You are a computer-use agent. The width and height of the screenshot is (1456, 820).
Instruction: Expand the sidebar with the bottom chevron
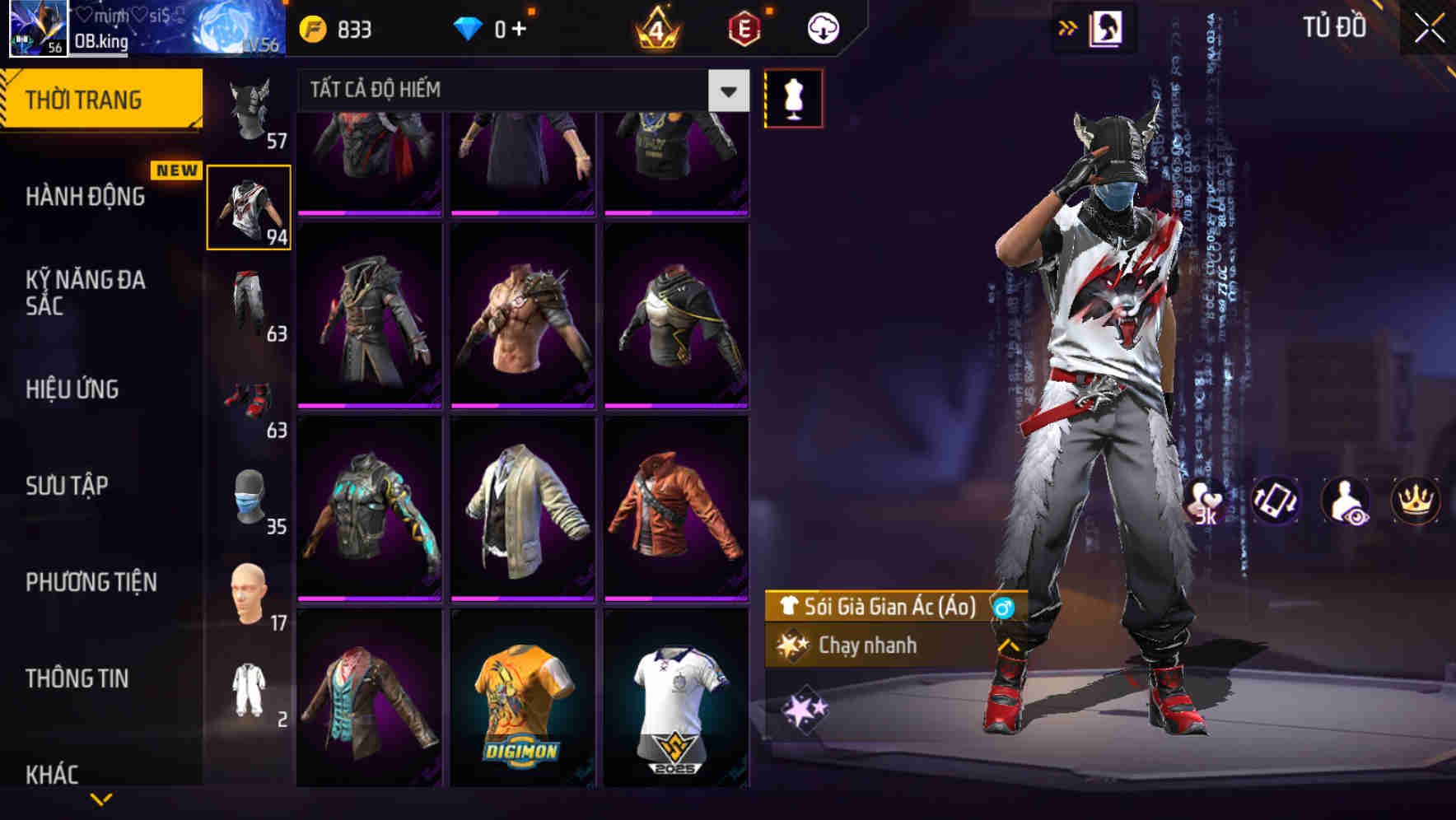pyautogui.click(x=99, y=797)
